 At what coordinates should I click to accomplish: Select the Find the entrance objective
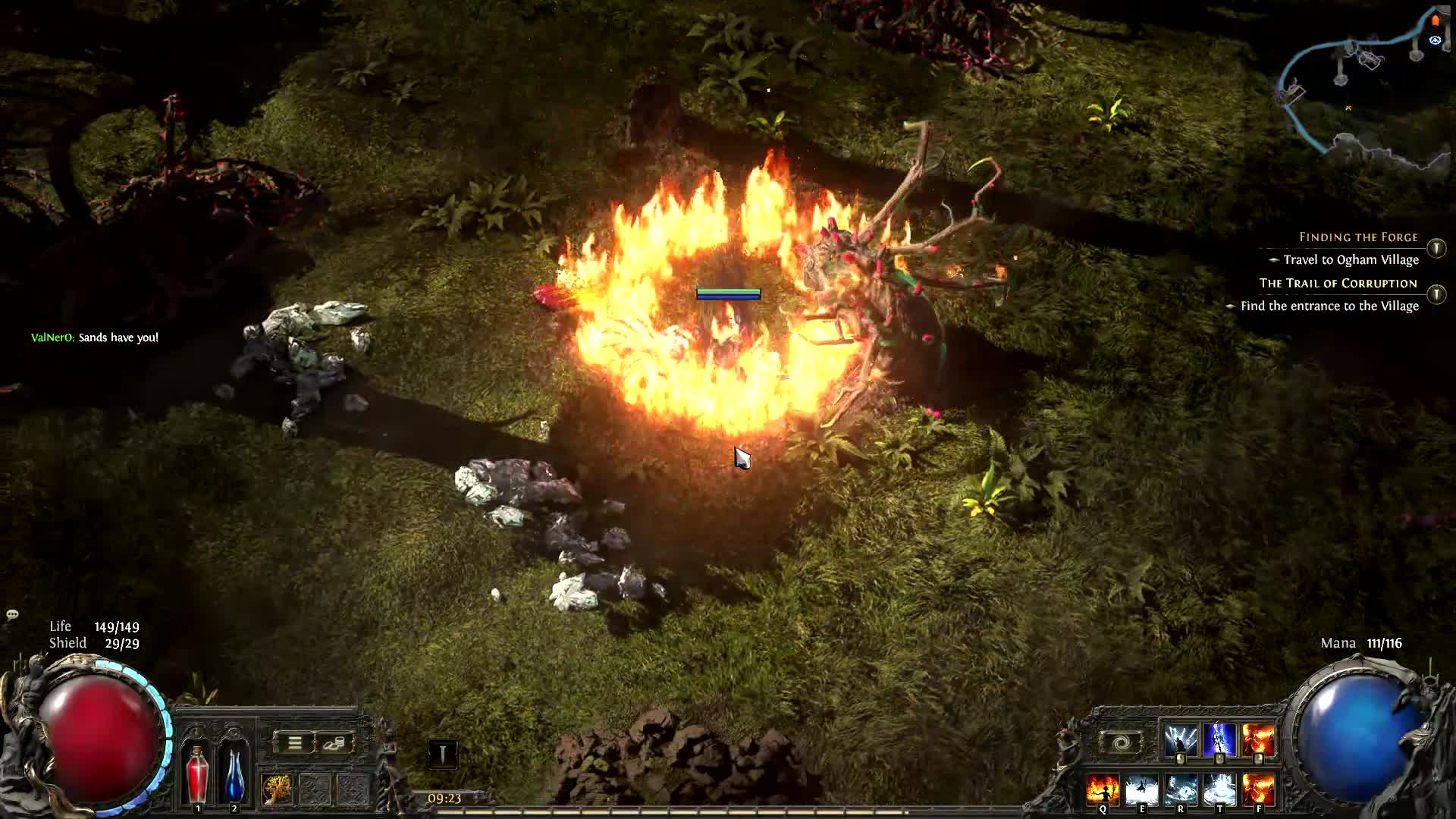click(x=1329, y=306)
